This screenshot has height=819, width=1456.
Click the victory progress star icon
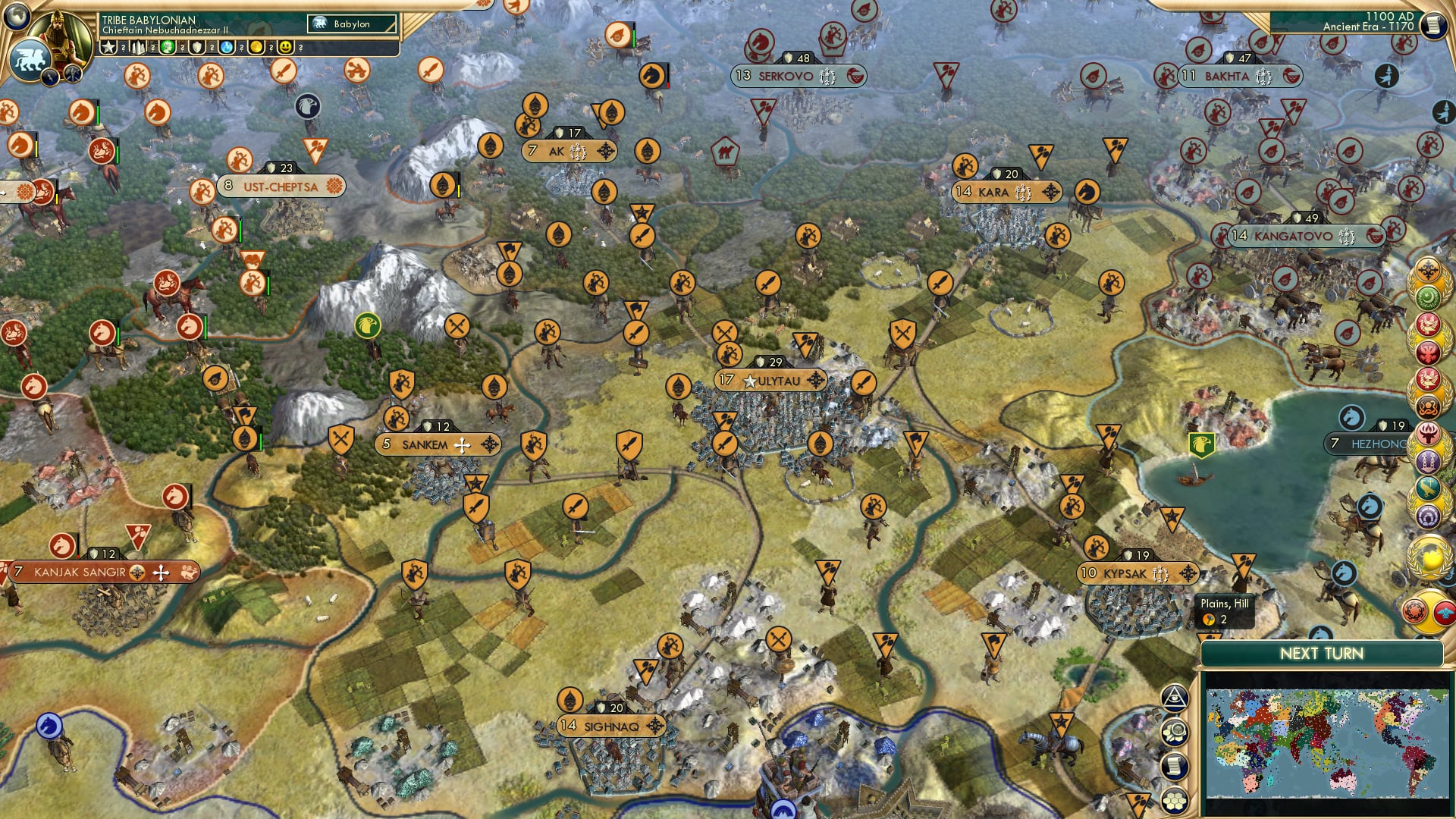point(109,47)
